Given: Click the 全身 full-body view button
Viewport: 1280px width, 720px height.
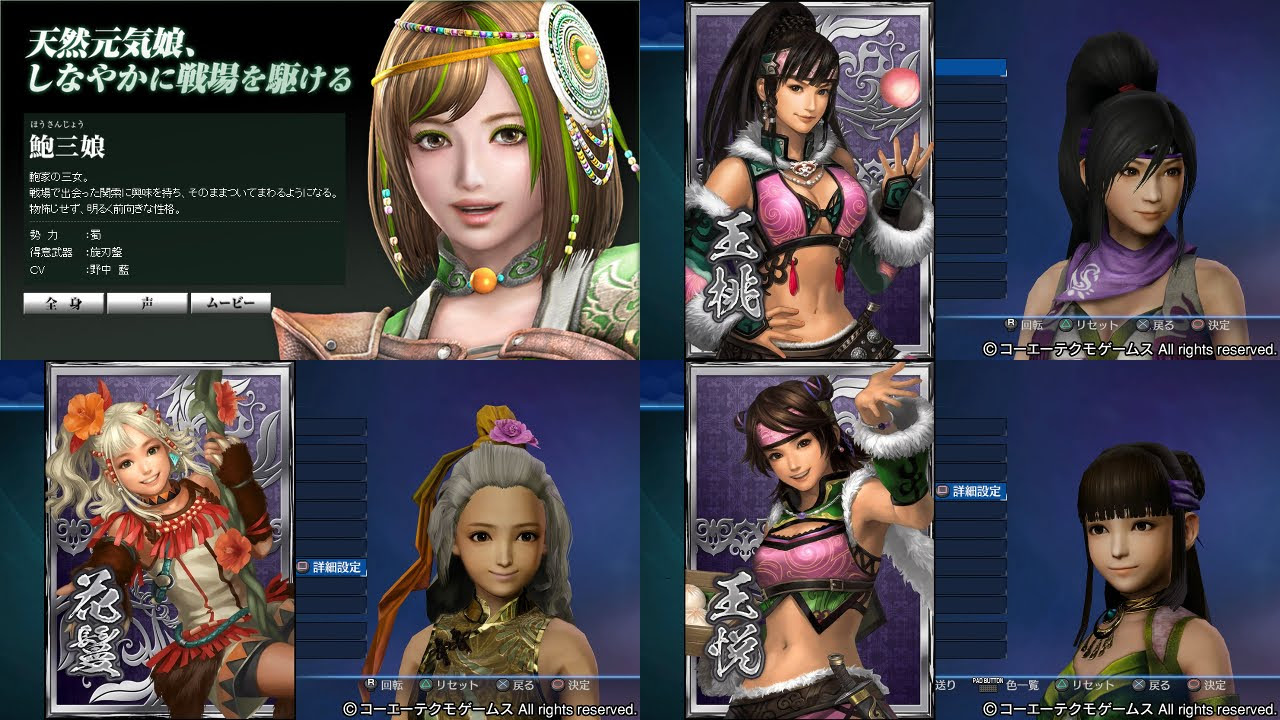Looking at the screenshot, I should pos(64,303).
